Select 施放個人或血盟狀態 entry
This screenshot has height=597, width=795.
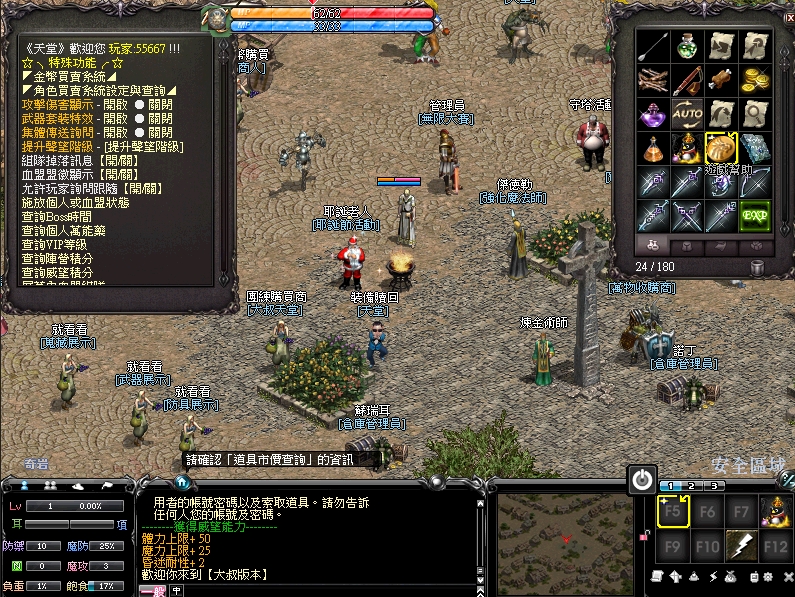[82, 202]
